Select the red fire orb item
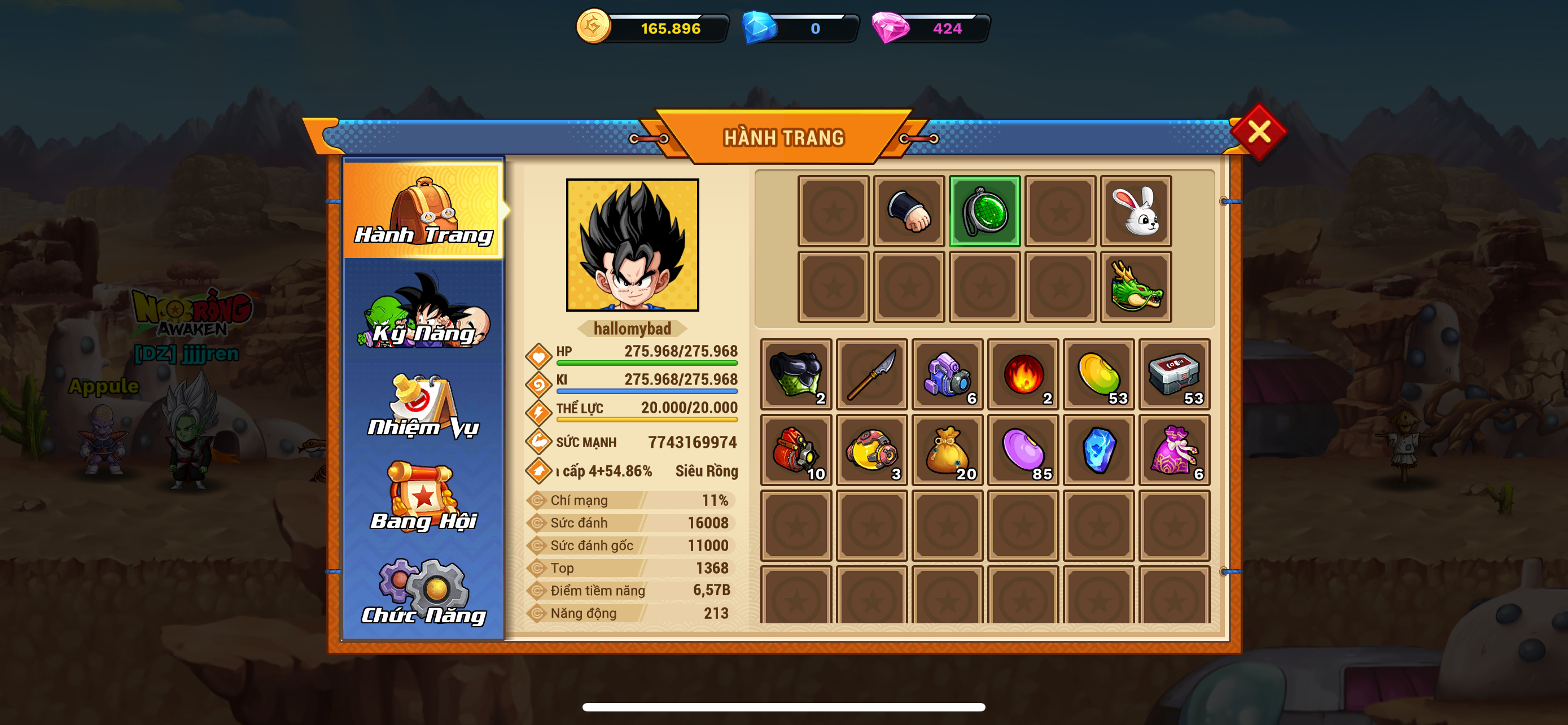This screenshot has height=725, width=1568. pyautogui.click(x=1023, y=374)
